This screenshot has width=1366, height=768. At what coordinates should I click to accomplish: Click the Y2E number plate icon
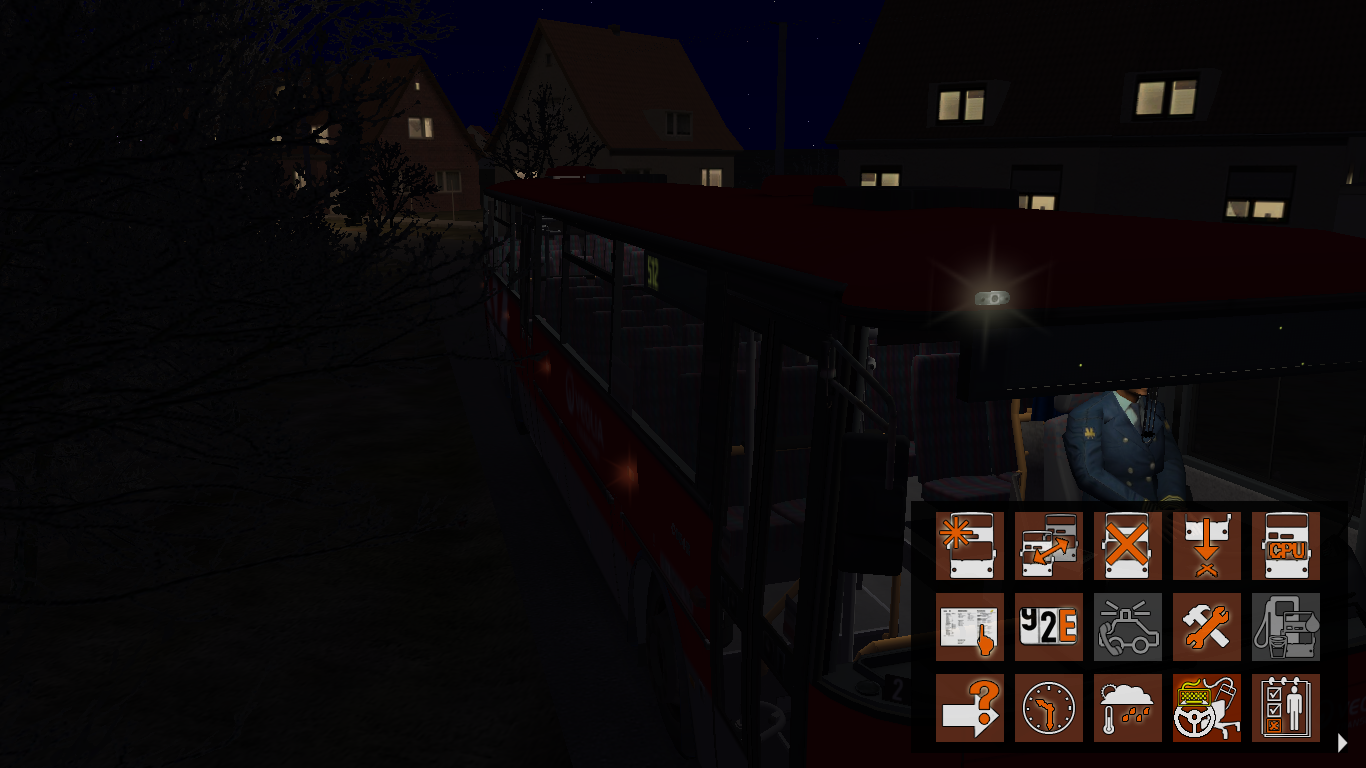(x=1049, y=627)
